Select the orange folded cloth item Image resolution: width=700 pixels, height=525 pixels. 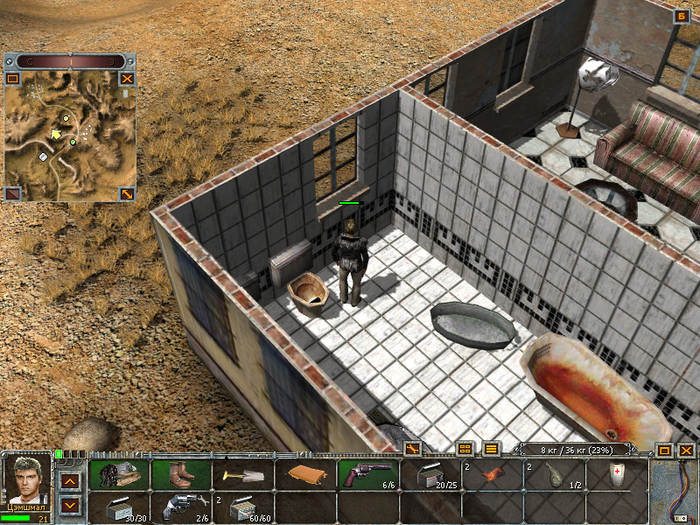[305, 474]
